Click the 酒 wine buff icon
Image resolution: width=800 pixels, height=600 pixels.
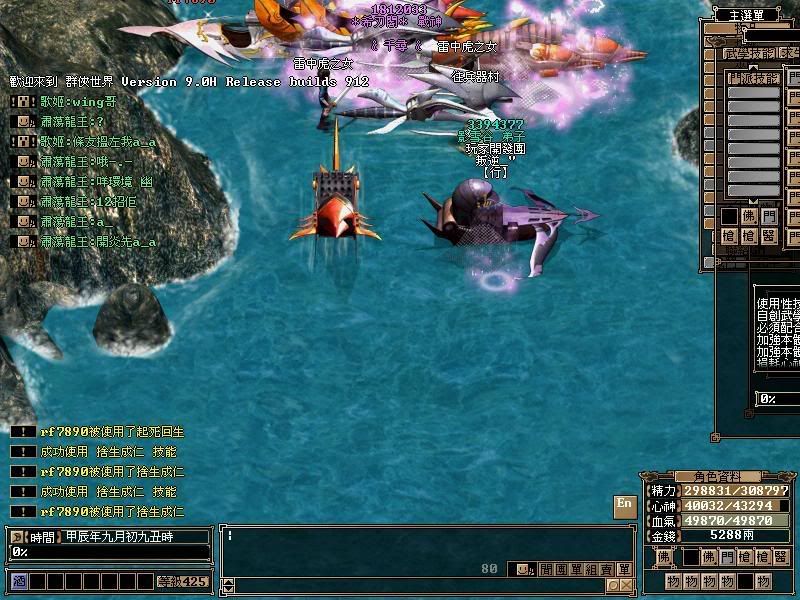coord(18,580)
